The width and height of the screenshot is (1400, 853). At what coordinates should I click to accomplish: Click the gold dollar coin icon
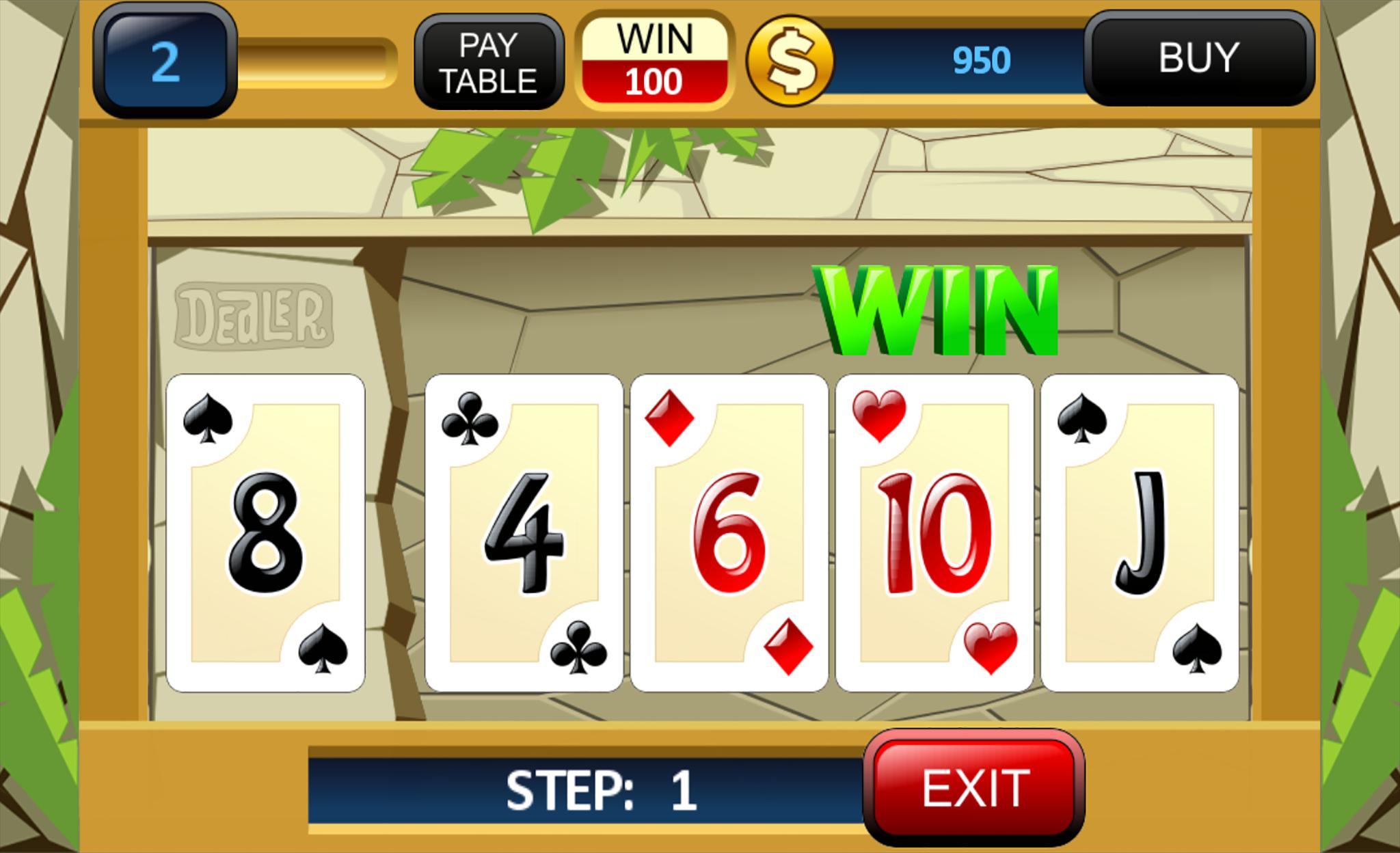(792, 60)
